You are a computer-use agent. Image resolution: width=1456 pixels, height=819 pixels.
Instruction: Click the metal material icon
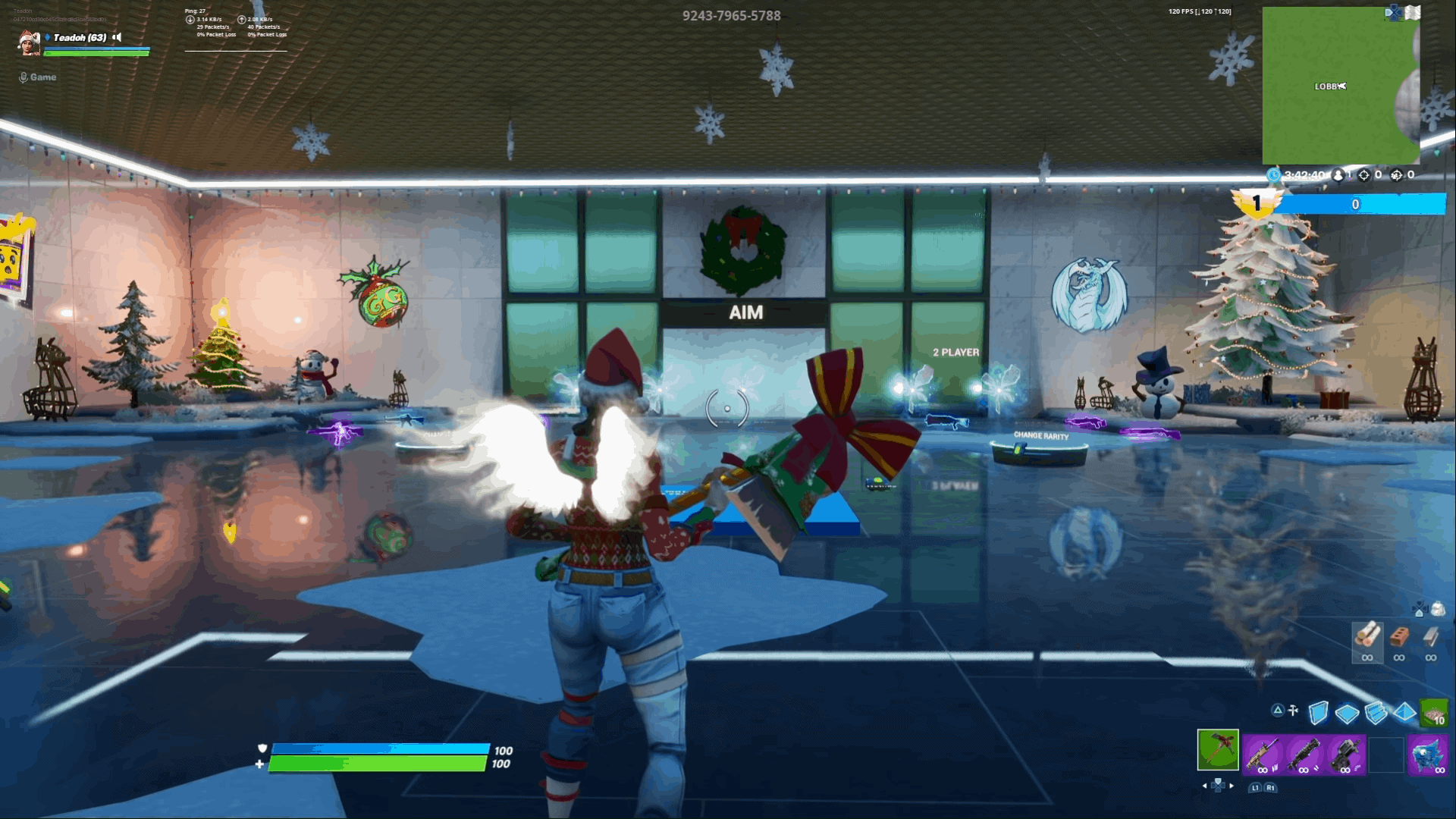[1430, 638]
